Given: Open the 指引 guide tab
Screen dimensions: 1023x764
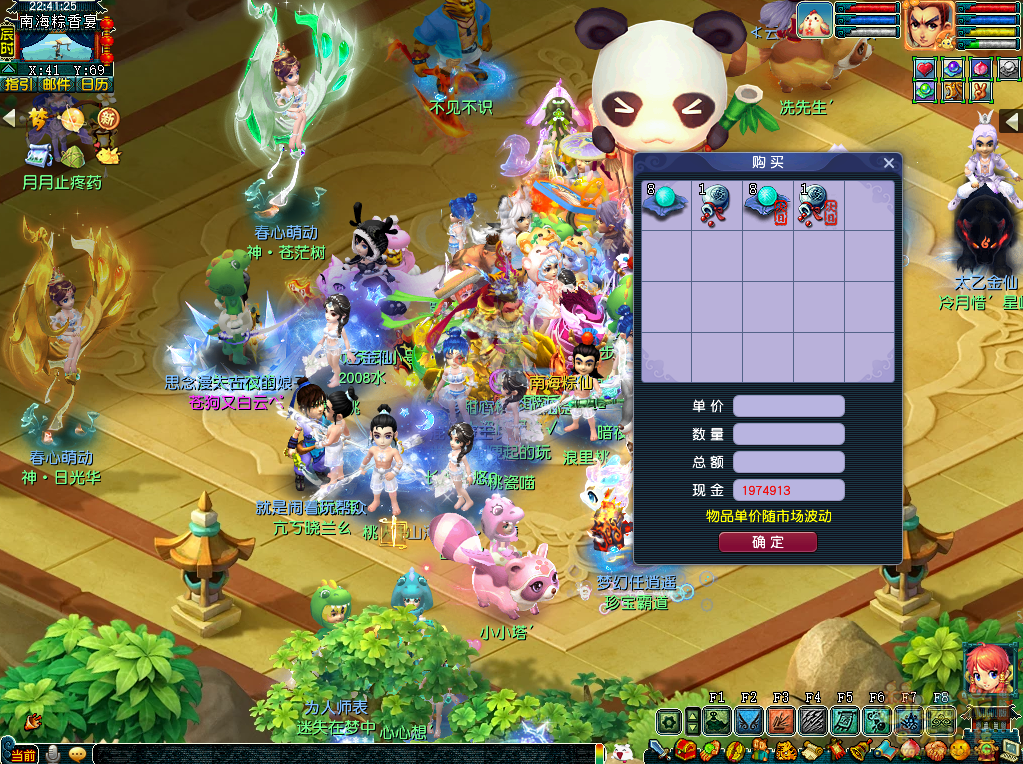Looking at the screenshot, I should coord(18,84).
